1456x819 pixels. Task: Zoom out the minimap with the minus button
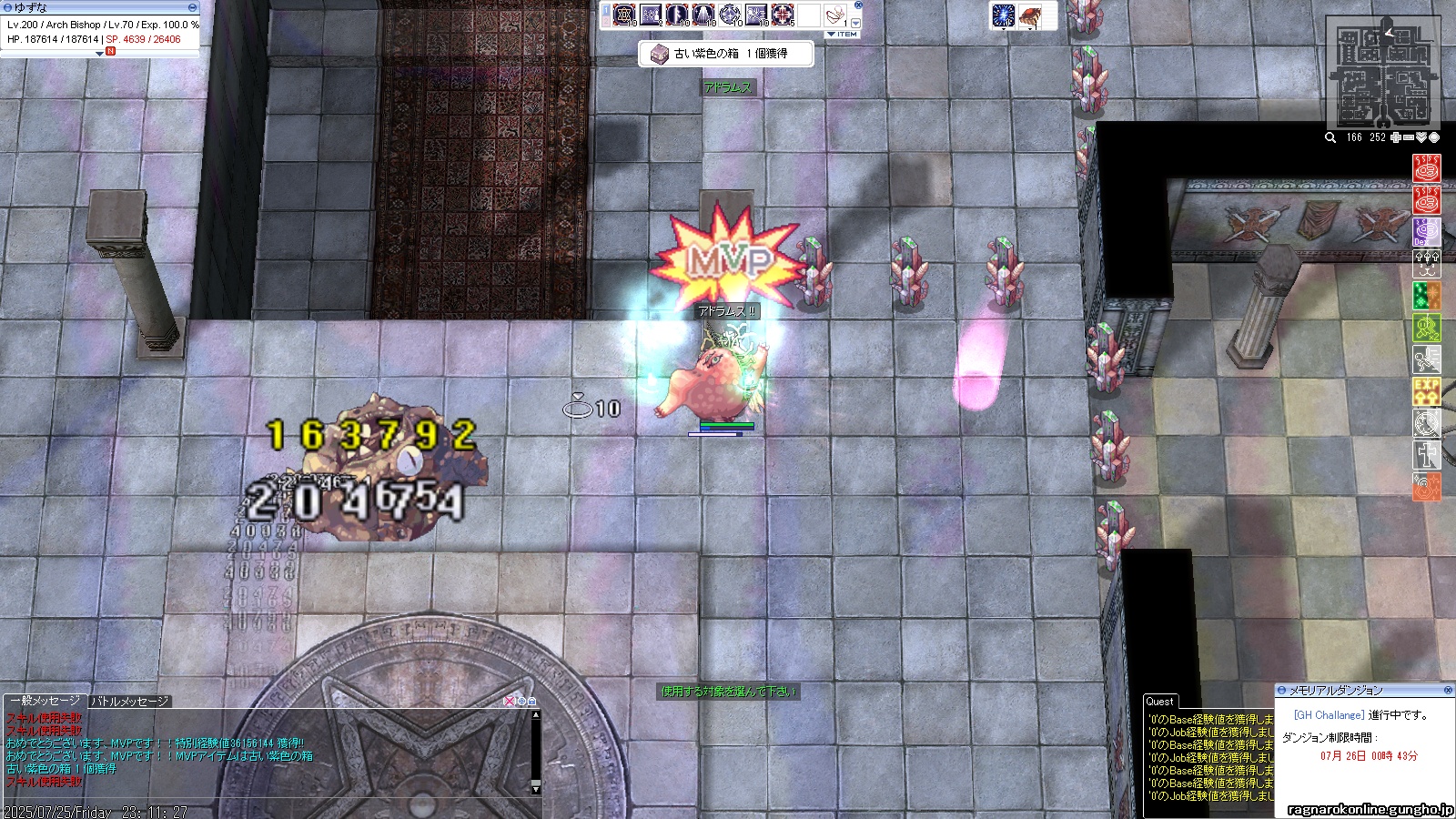click(x=1409, y=137)
